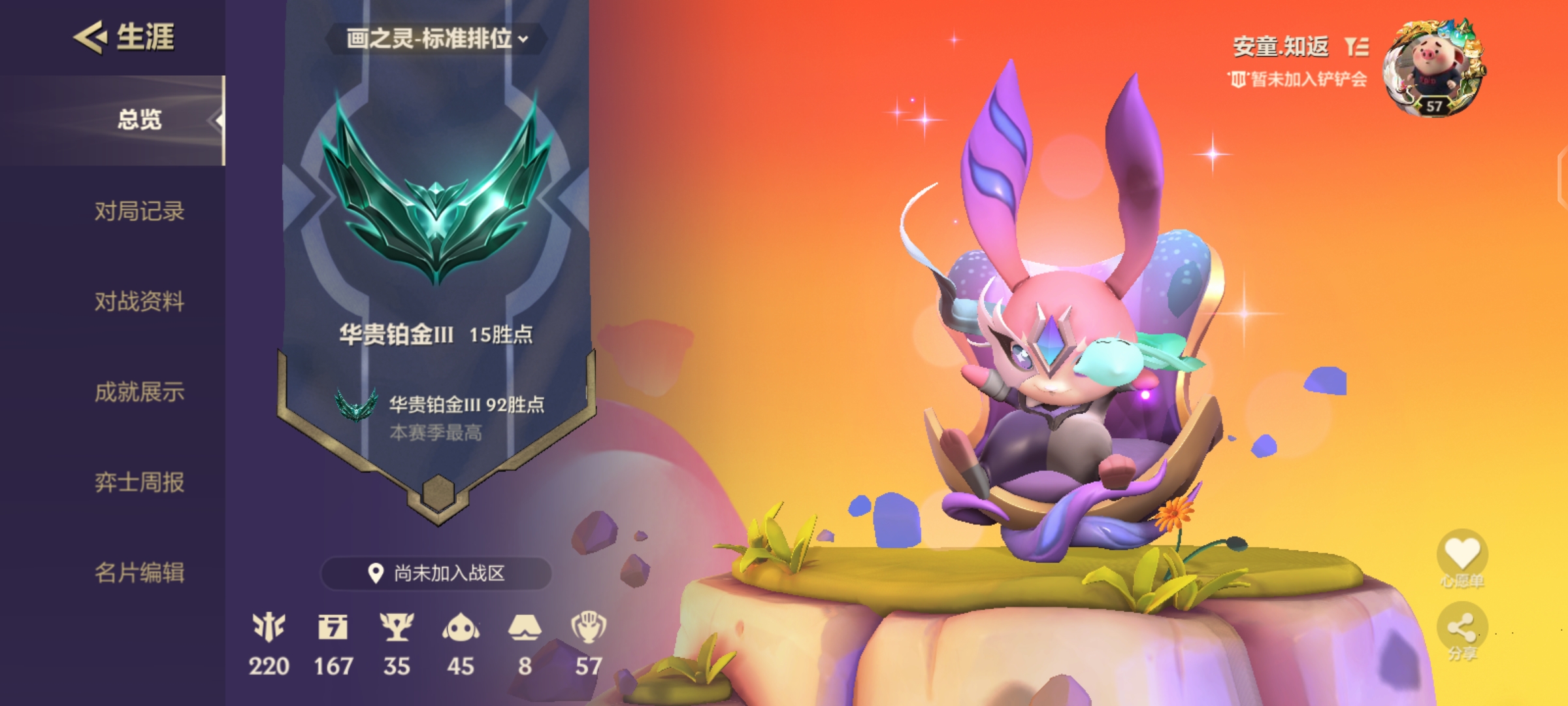
Task: Open the 弈士周报 weekly report tab
Action: [139, 482]
